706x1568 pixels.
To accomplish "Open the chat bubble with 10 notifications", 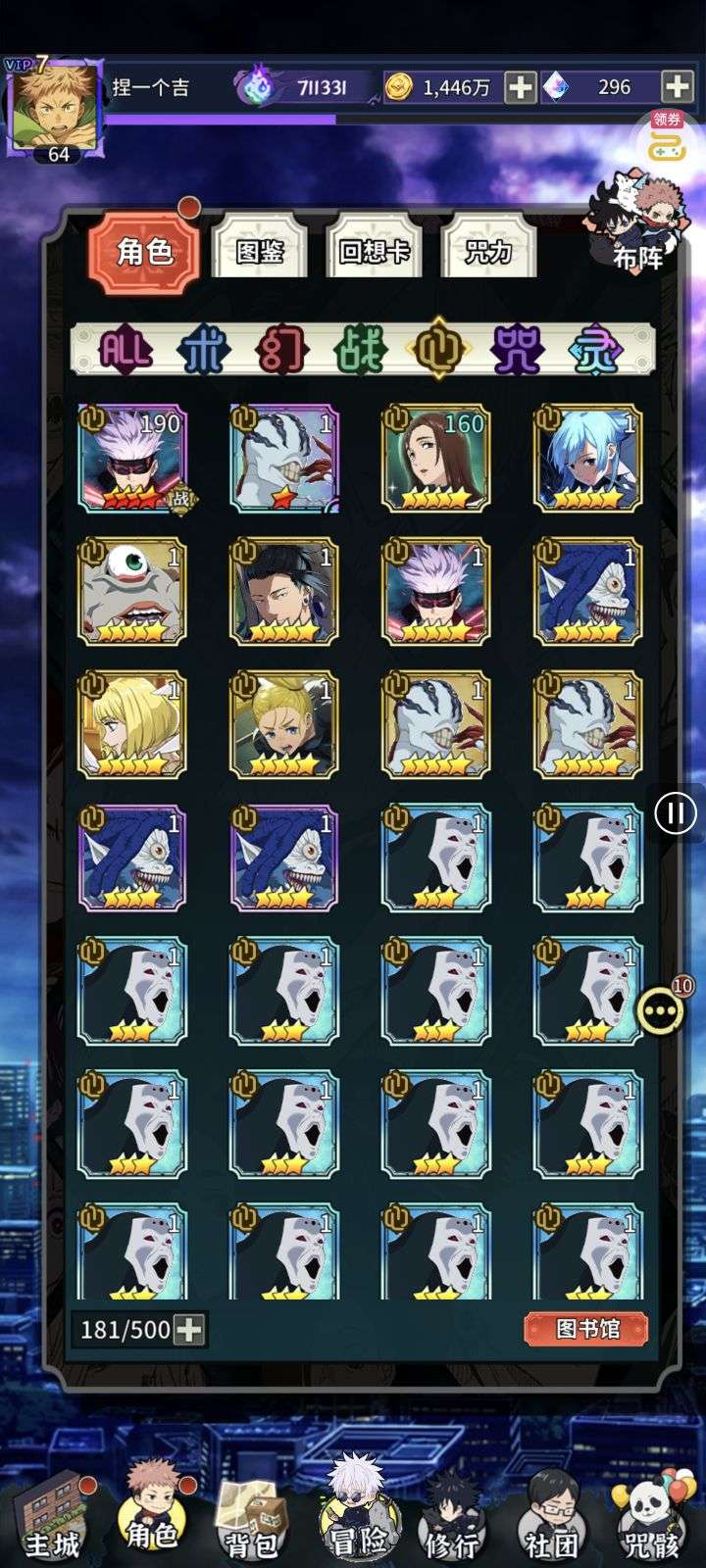I will [x=660, y=1010].
